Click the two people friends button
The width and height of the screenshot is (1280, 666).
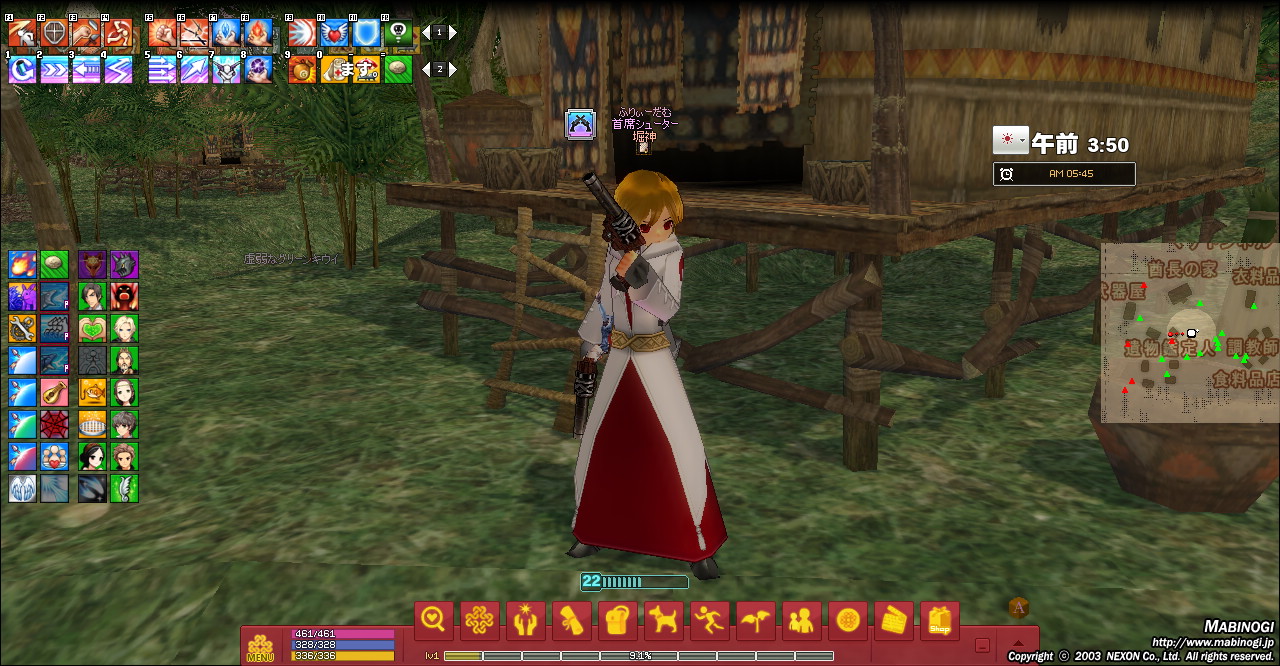coord(801,621)
